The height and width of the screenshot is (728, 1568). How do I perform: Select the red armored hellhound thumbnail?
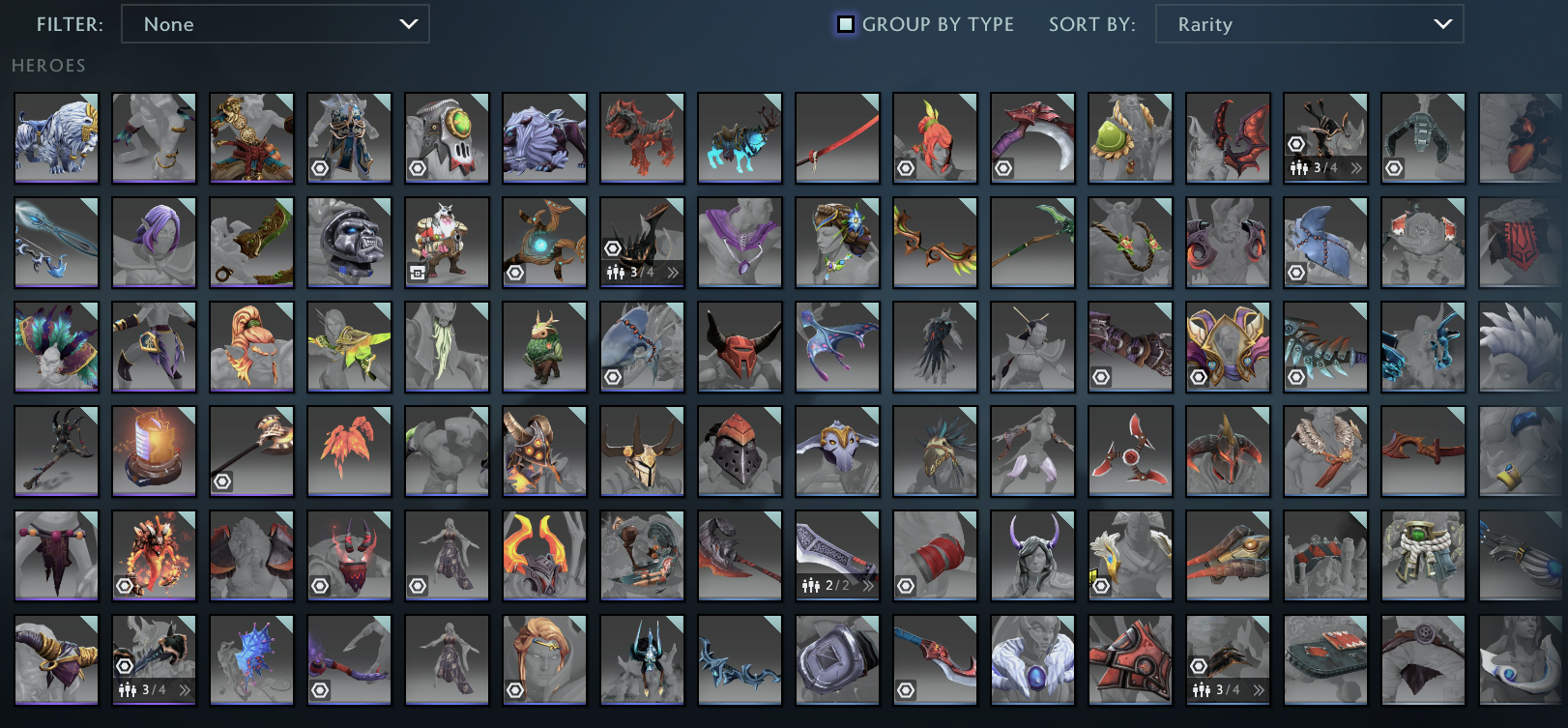(x=642, y=137)
